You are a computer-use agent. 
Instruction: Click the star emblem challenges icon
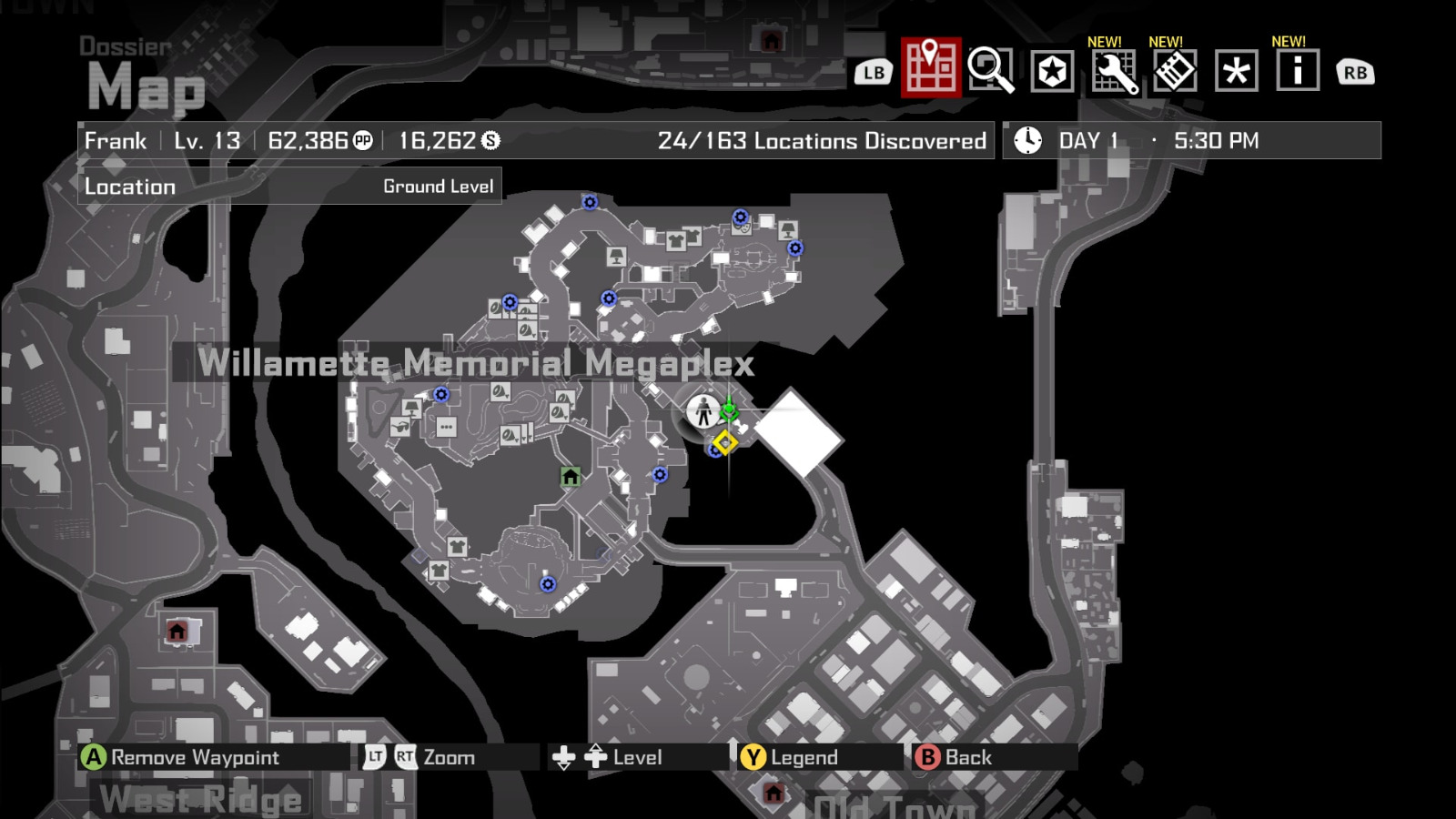coord(1052,69)
